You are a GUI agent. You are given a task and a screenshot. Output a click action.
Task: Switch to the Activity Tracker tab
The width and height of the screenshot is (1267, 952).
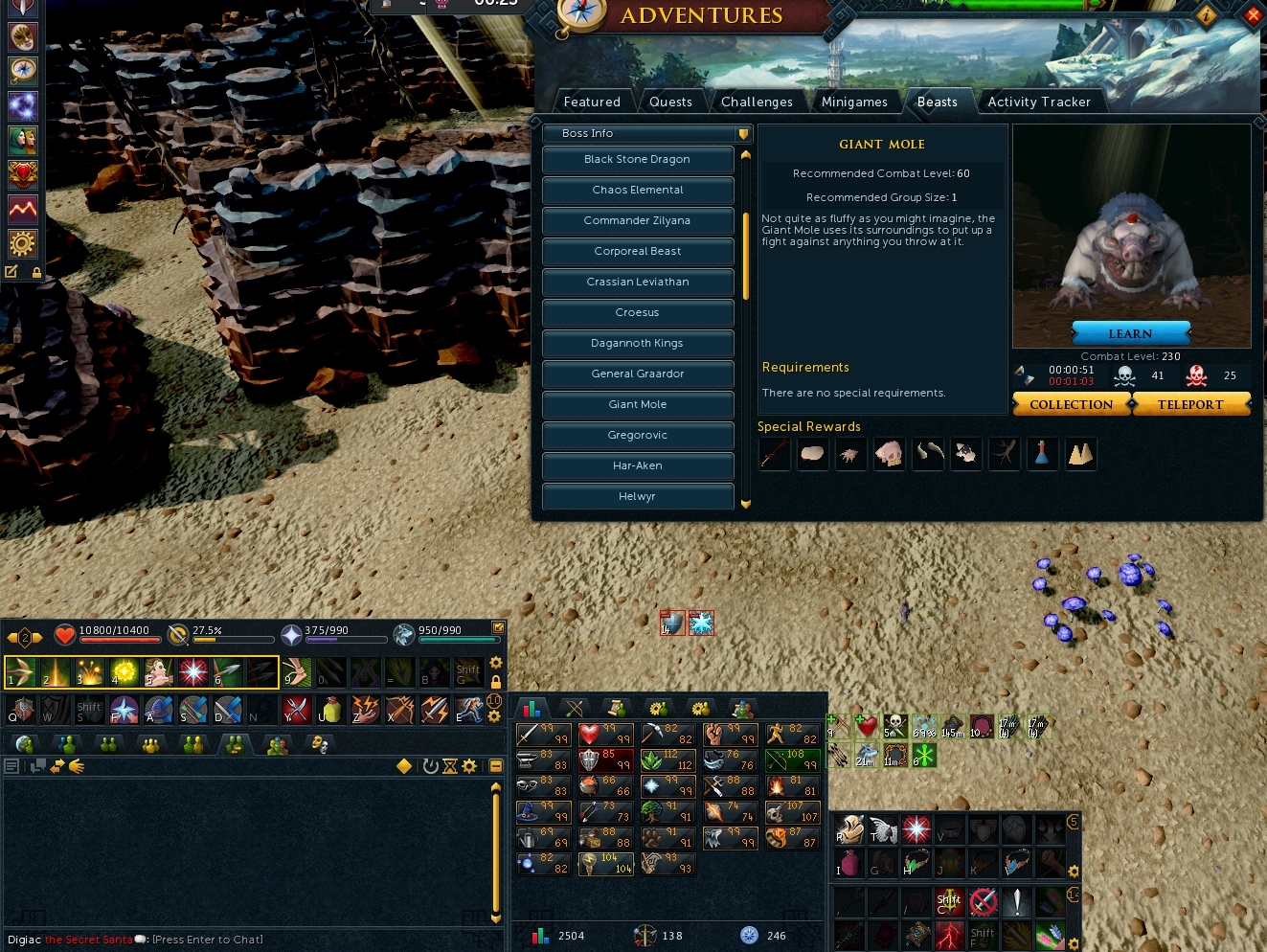coord(1040,102)
